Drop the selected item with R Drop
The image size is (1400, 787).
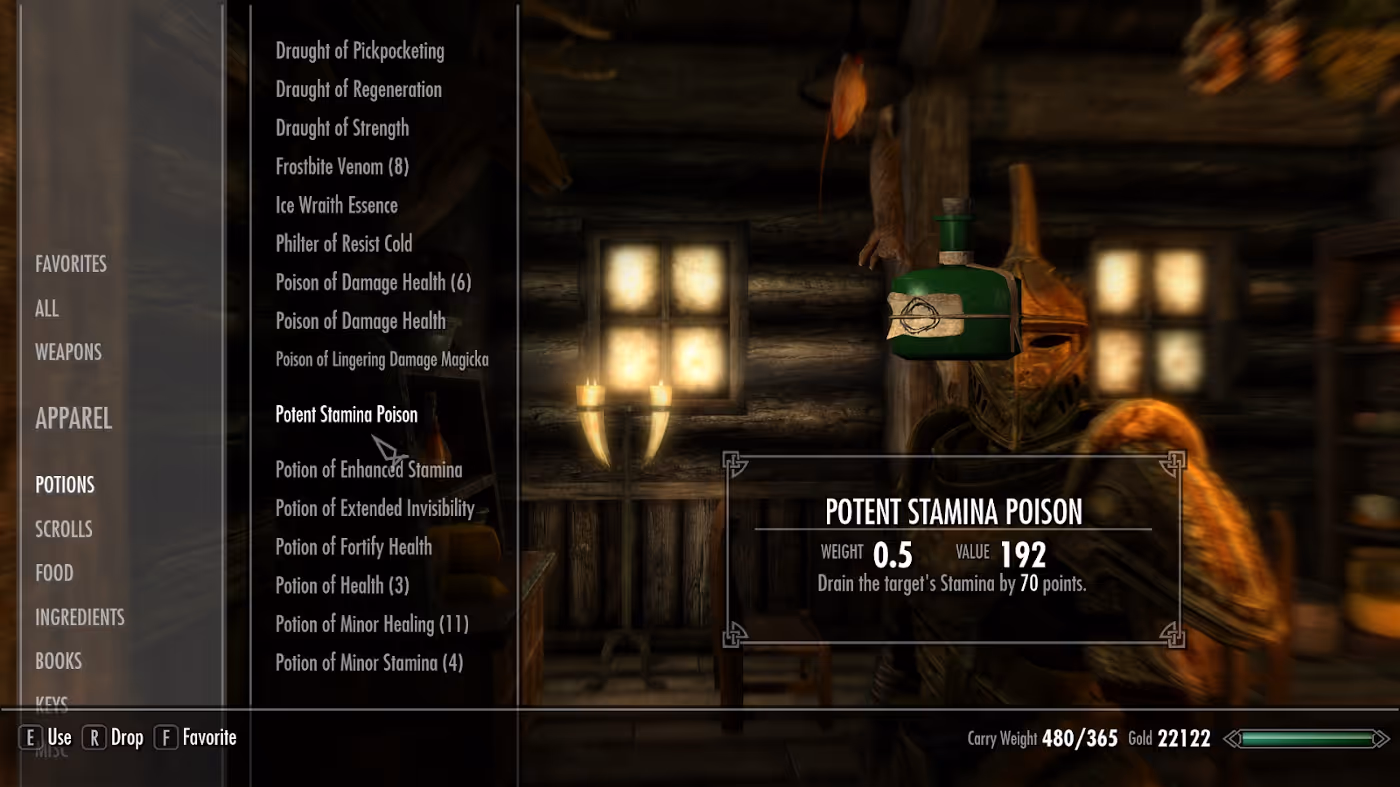point(113,737)
